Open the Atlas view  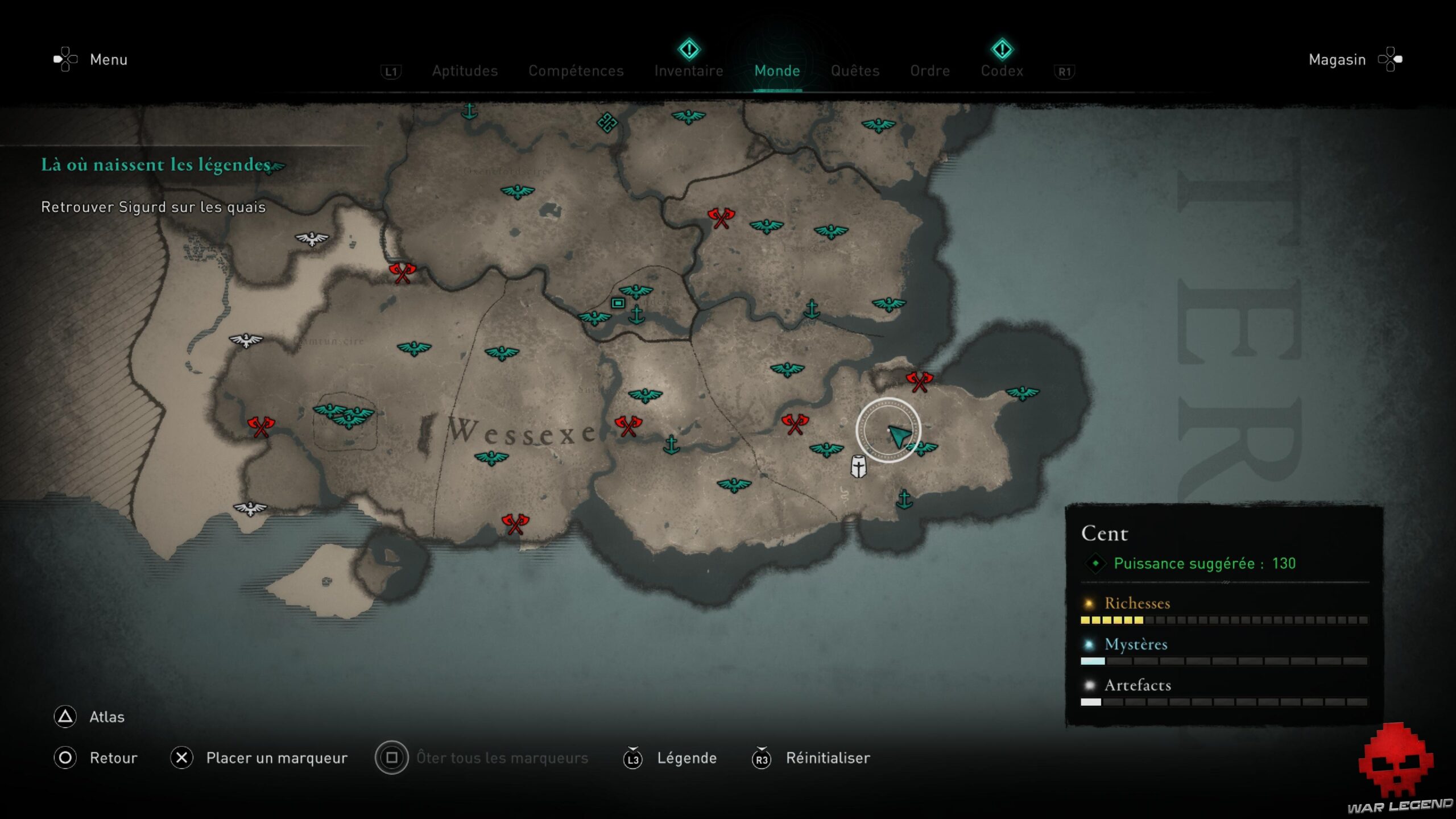click(106, 717)
